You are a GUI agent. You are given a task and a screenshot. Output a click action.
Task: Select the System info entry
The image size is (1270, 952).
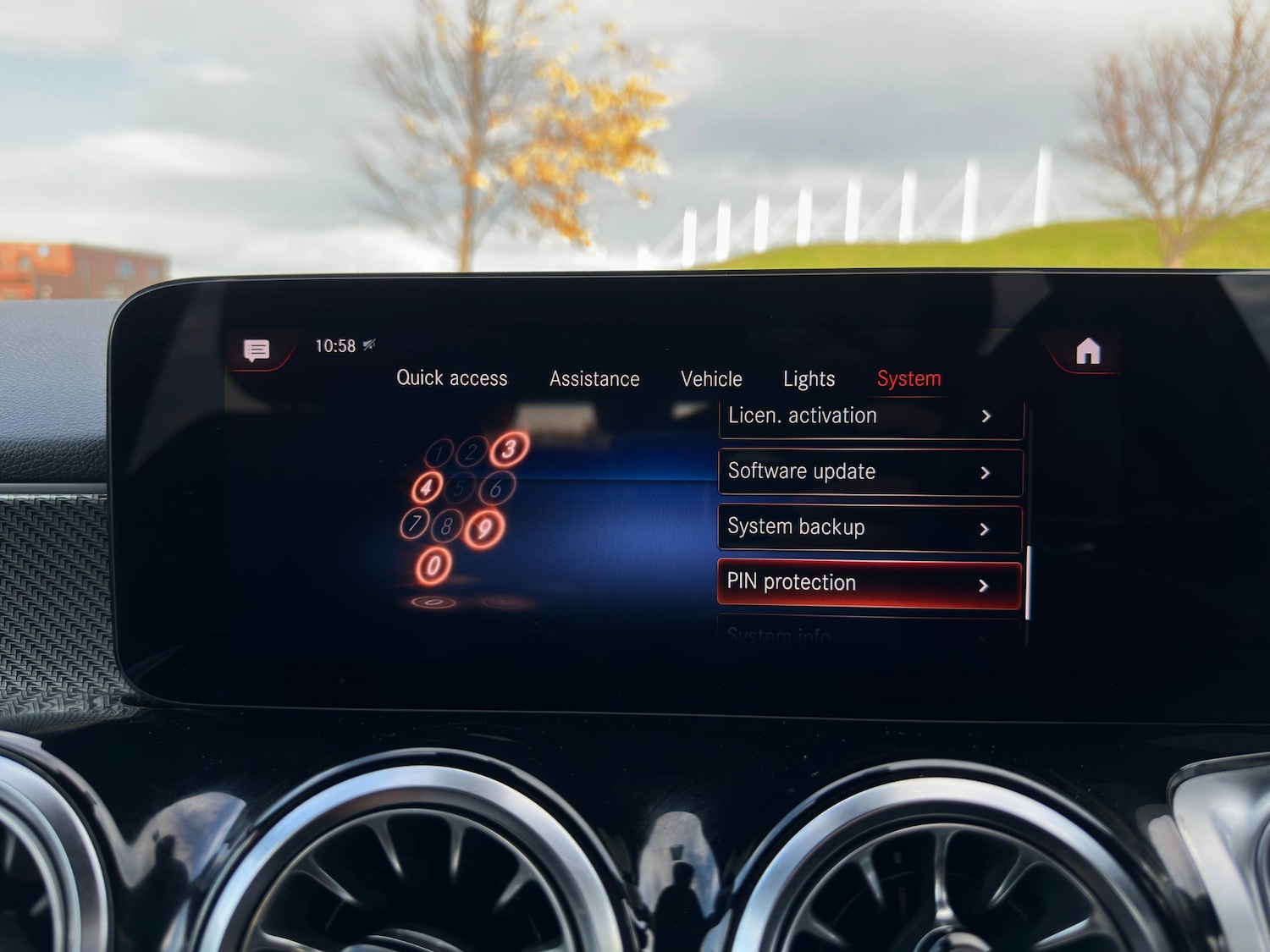(x=864, y=635)
